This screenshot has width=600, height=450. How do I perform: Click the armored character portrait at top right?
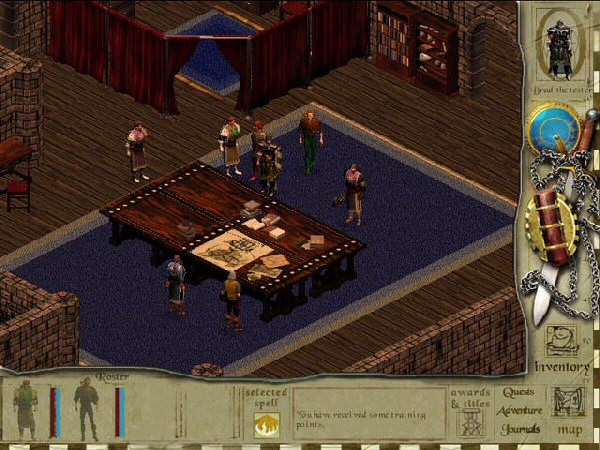point(559,44)
